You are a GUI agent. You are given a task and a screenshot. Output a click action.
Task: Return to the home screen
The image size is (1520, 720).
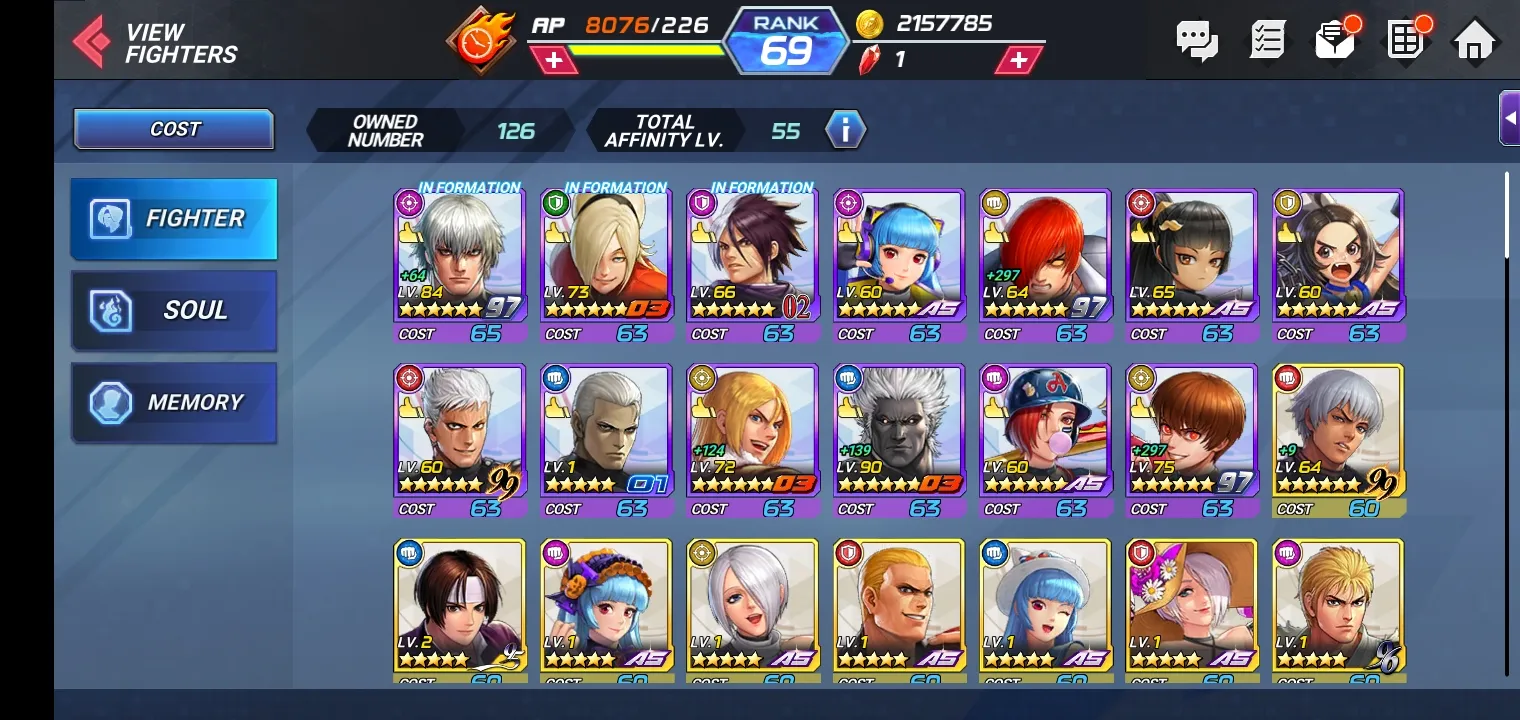[1474, 41]
